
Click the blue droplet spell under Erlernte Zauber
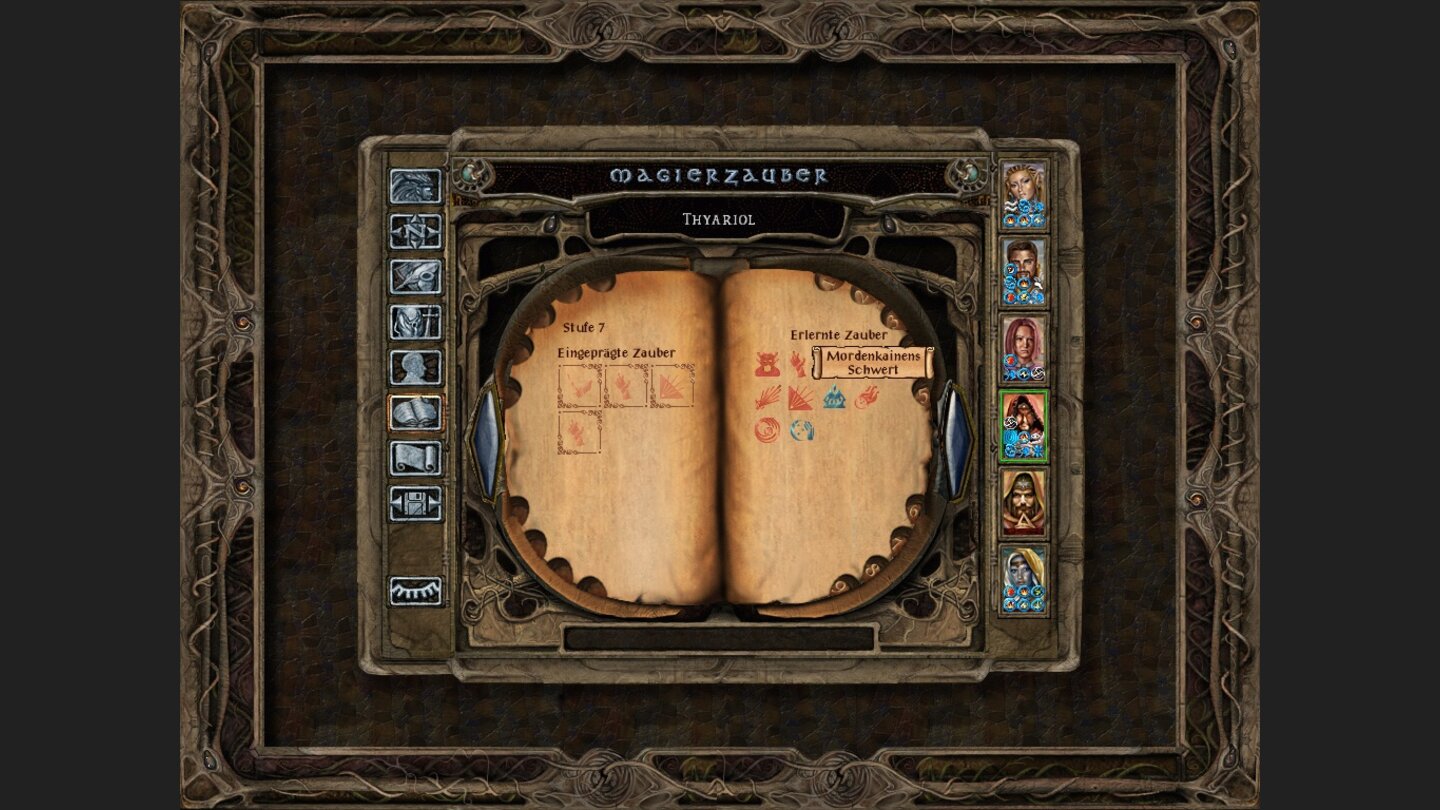834,397
